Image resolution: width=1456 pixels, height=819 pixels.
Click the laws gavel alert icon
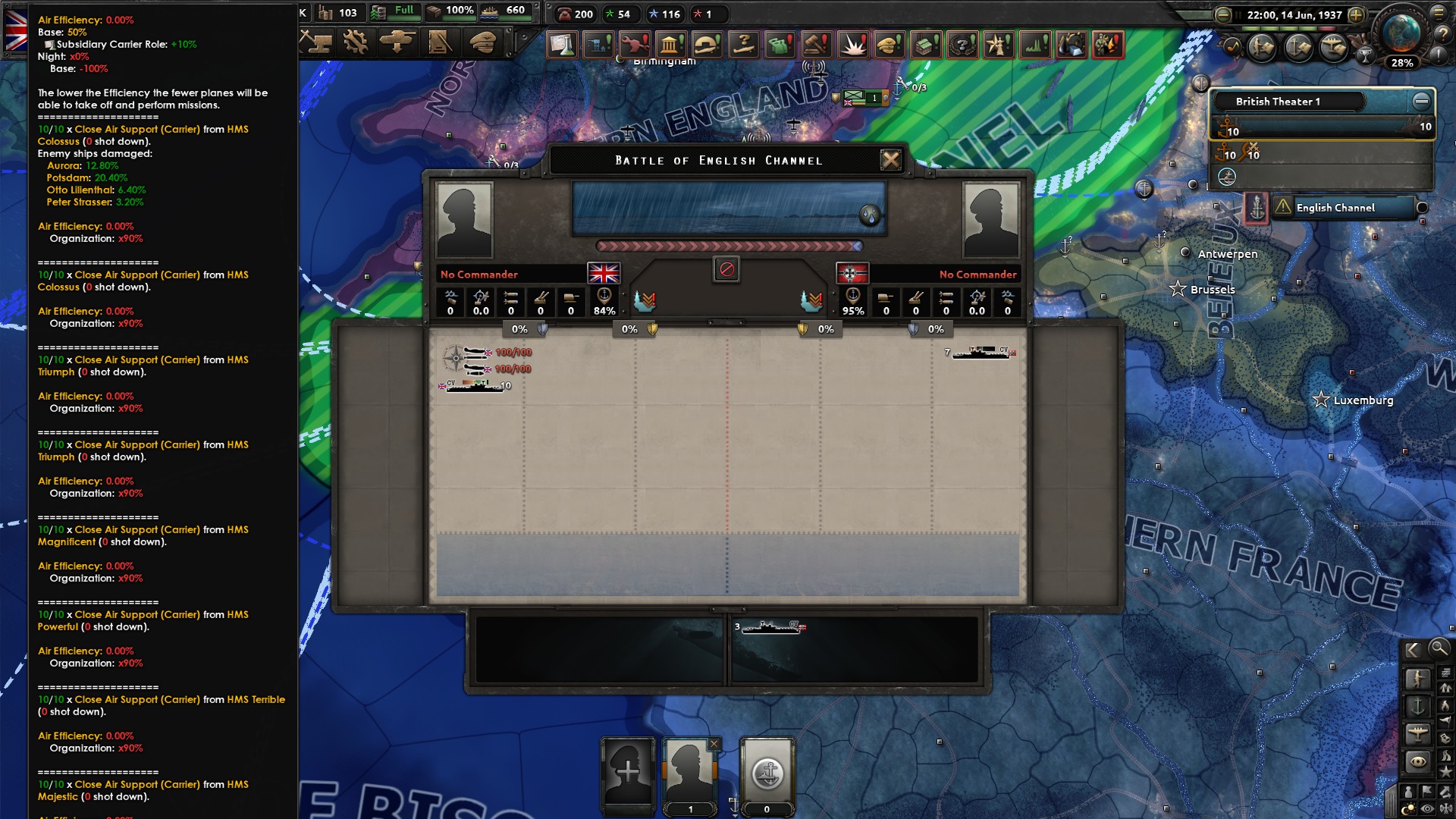(817, 45)
